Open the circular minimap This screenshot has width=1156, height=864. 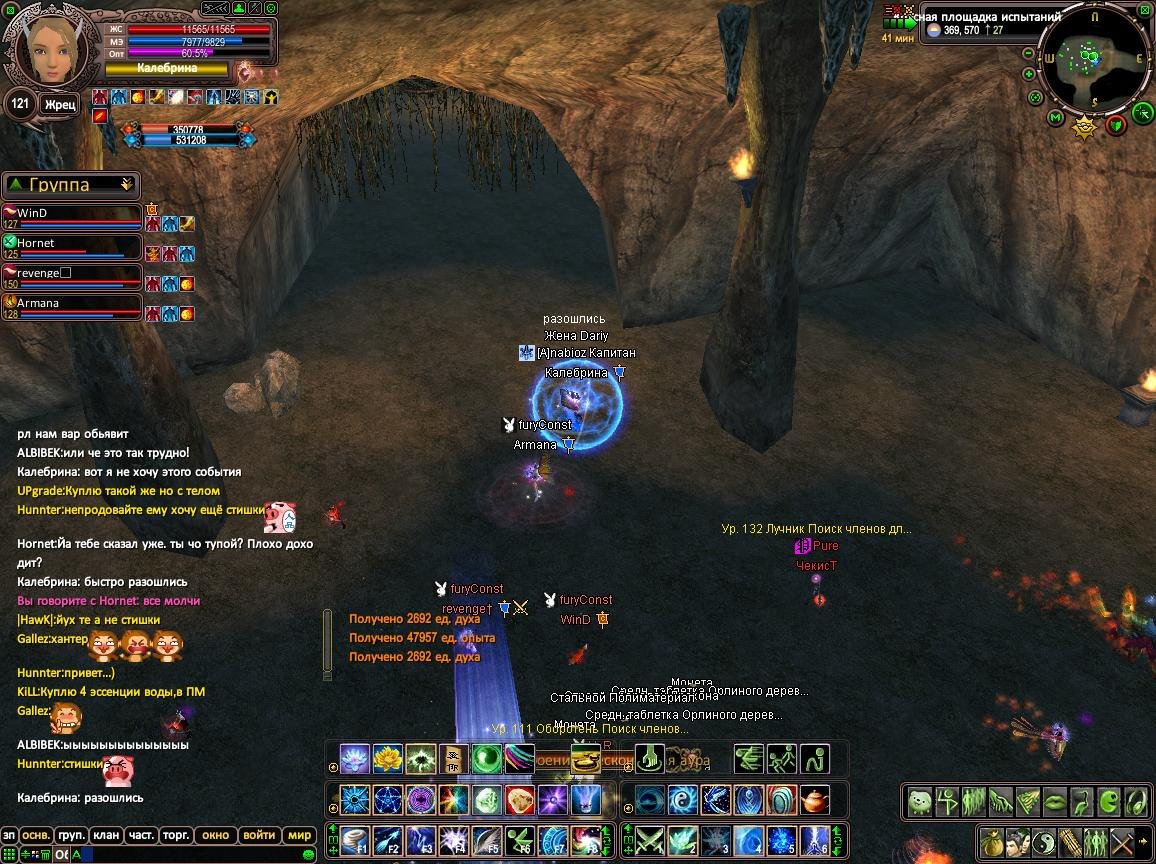1094,59
